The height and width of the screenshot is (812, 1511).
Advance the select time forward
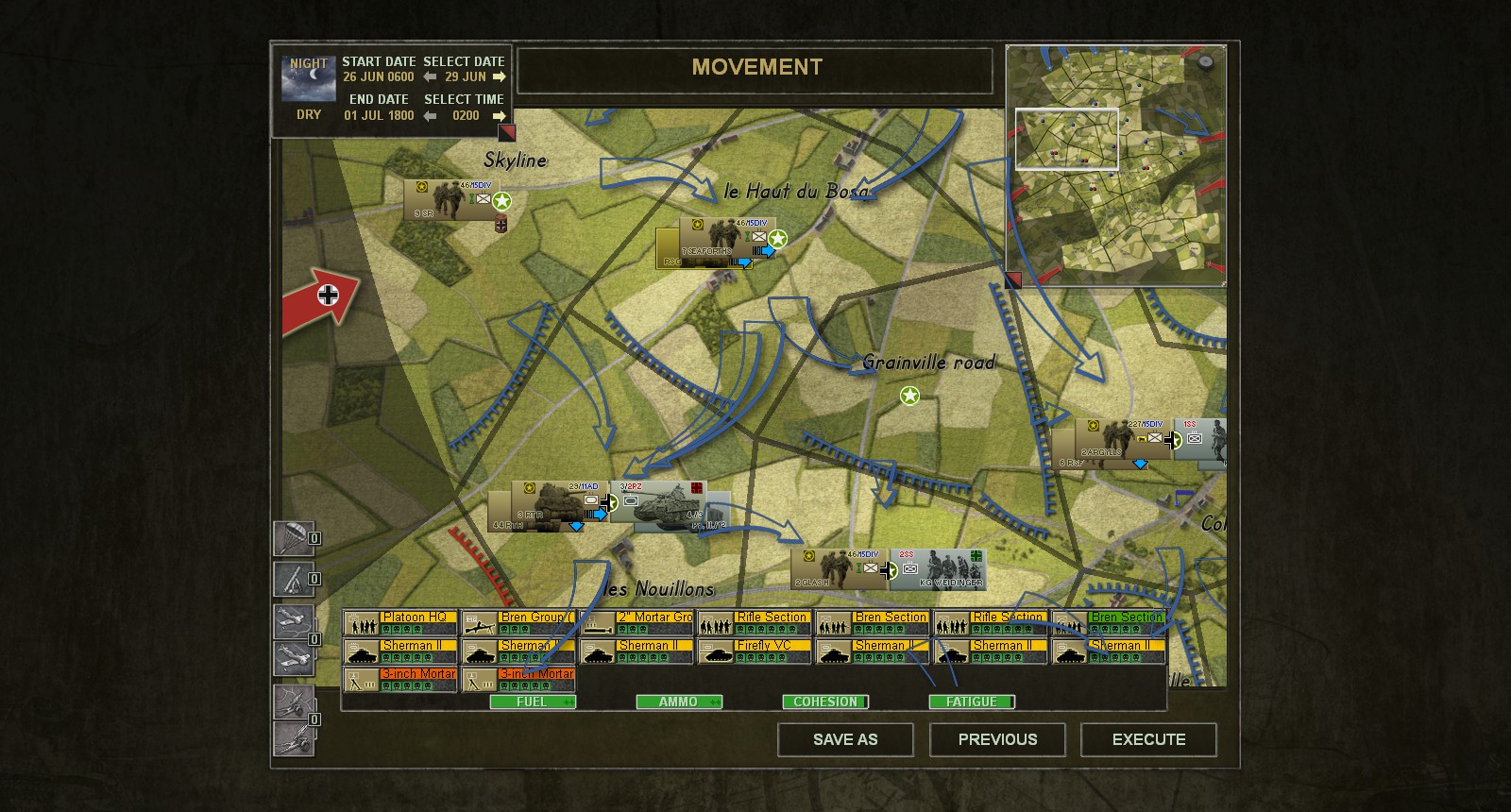[500, 116]
